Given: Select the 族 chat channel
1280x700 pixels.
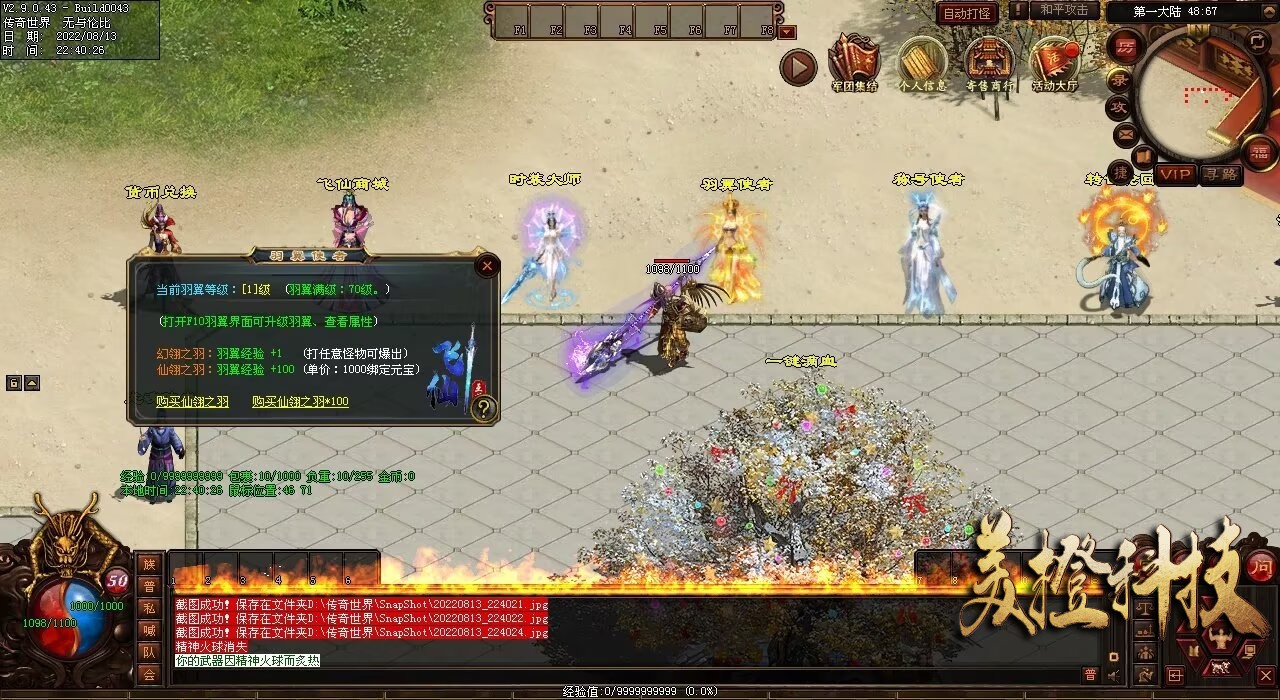Looking at the screenshot, I should click(149, 564).
